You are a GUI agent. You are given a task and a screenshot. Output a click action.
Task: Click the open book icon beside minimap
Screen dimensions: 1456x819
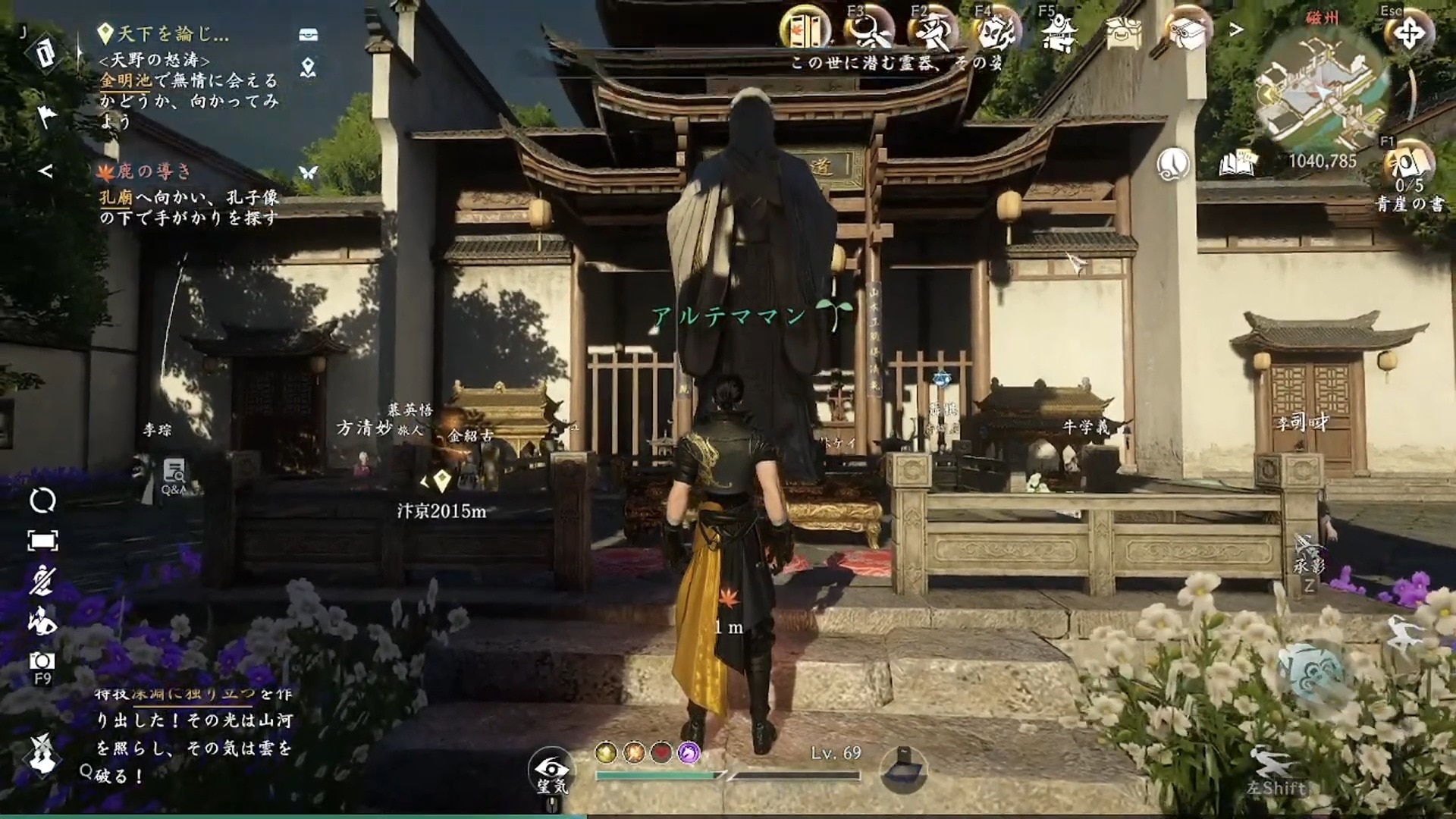pyautogui.click(x=1238, y=163)
